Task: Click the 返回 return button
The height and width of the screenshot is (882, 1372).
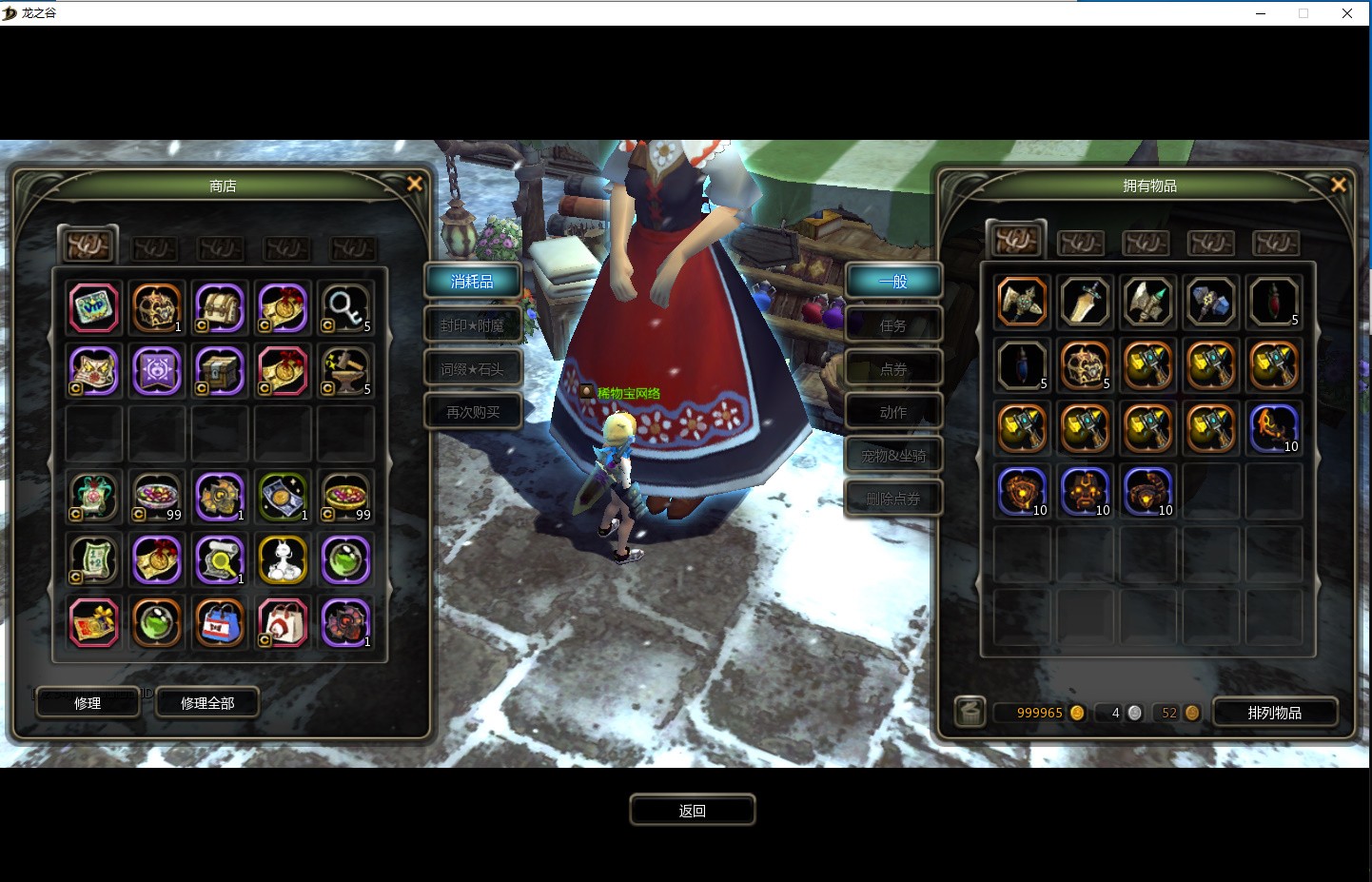Action: [693, 811]
